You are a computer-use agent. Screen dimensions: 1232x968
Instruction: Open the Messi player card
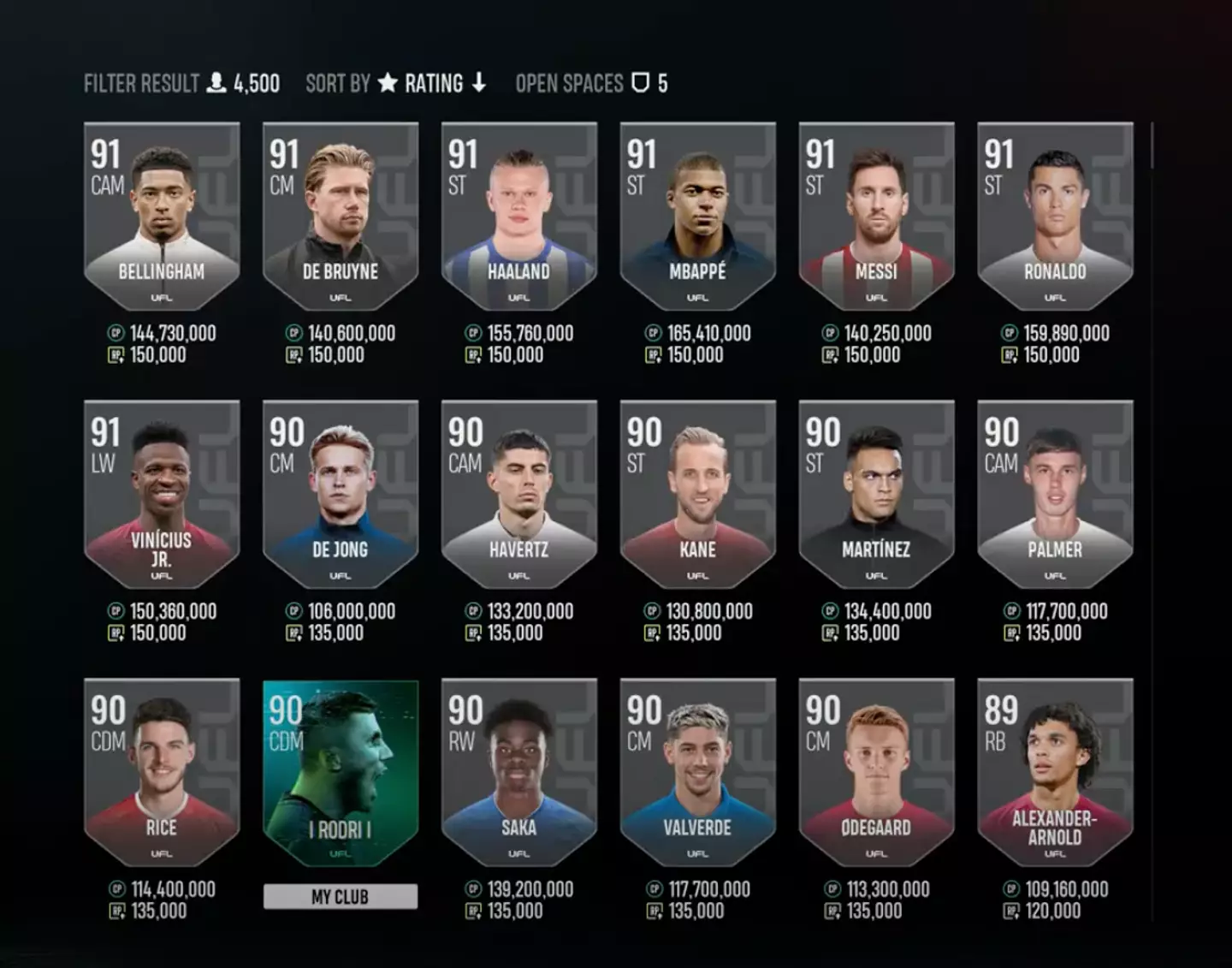876,214
